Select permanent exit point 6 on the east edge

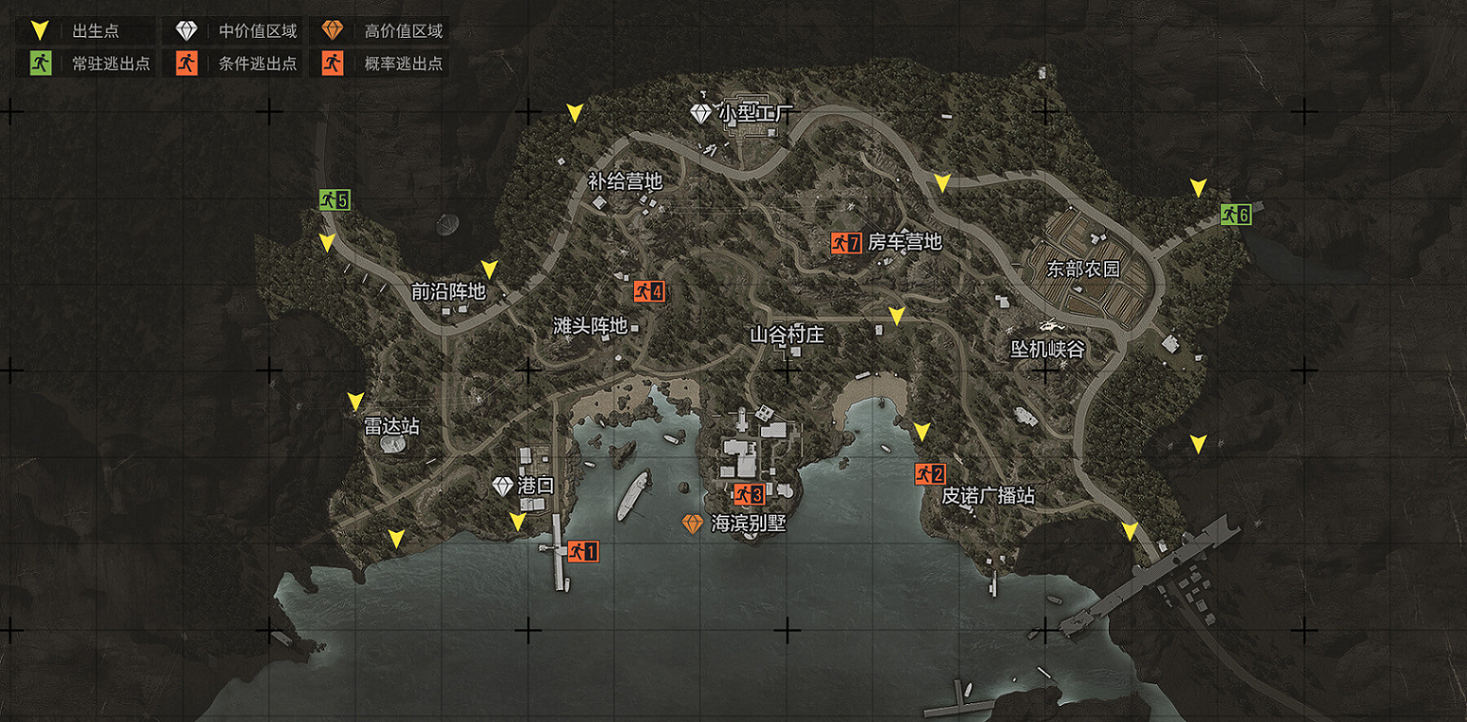1234,215
